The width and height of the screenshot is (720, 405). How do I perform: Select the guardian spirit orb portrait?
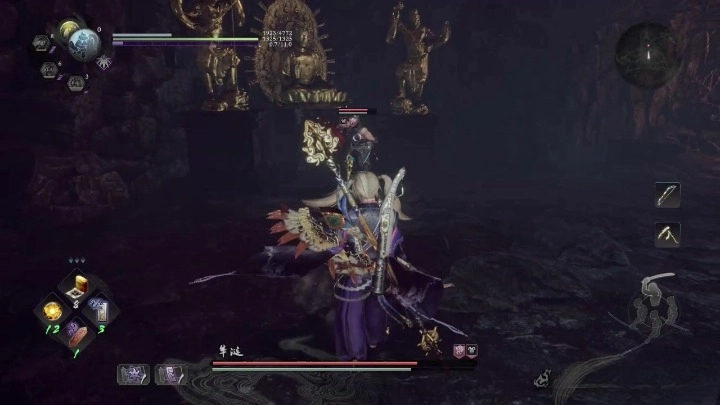point(82,45)
